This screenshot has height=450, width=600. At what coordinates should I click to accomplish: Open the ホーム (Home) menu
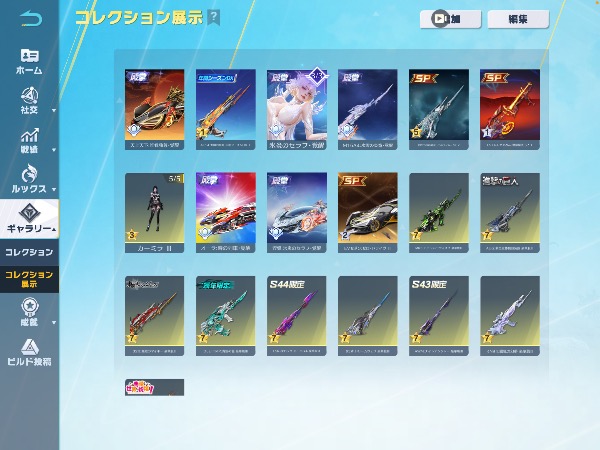coord(29,62)
